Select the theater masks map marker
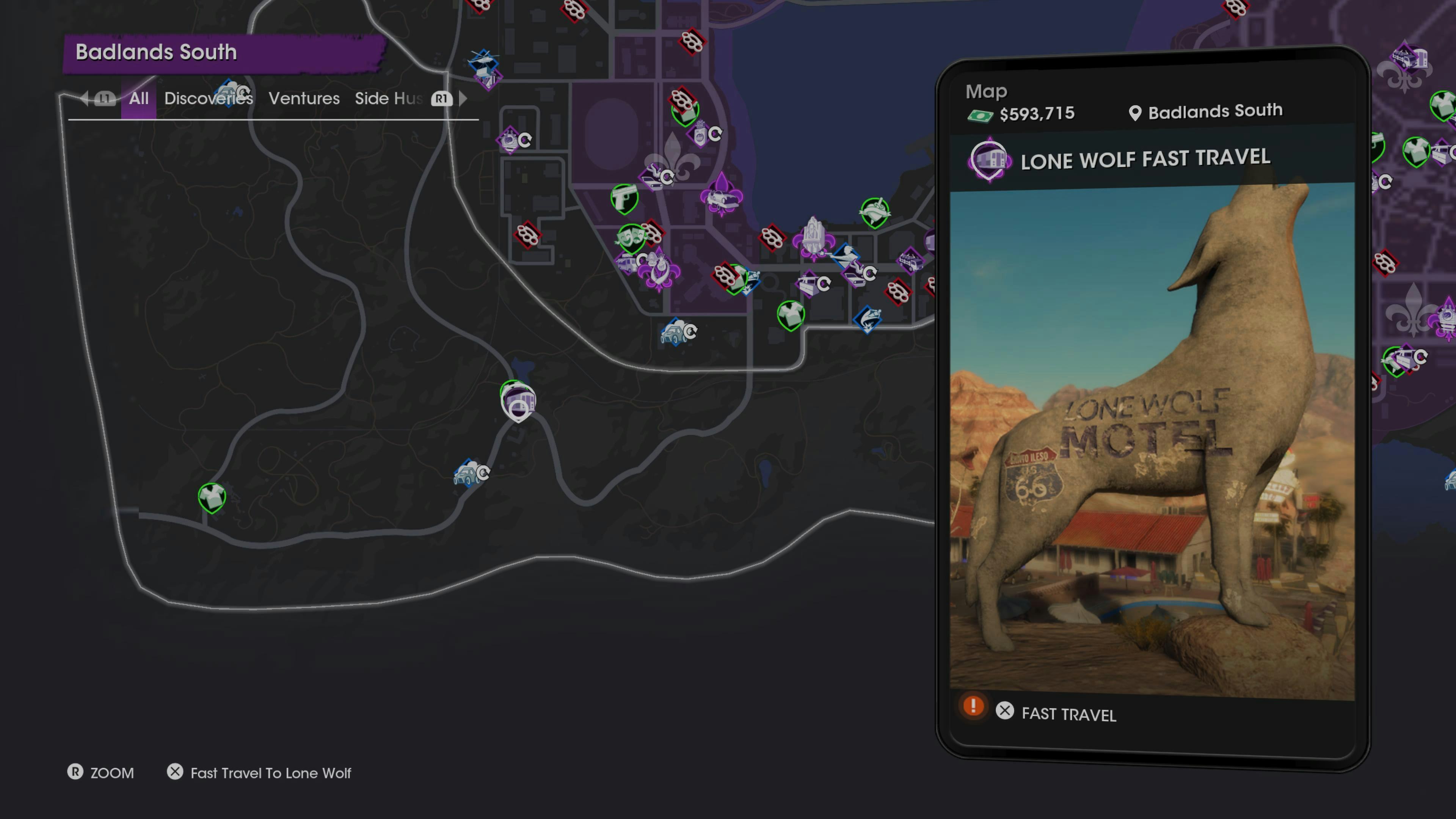The image size is (1456, 819). pyautogui.click(x=630, y=237)
